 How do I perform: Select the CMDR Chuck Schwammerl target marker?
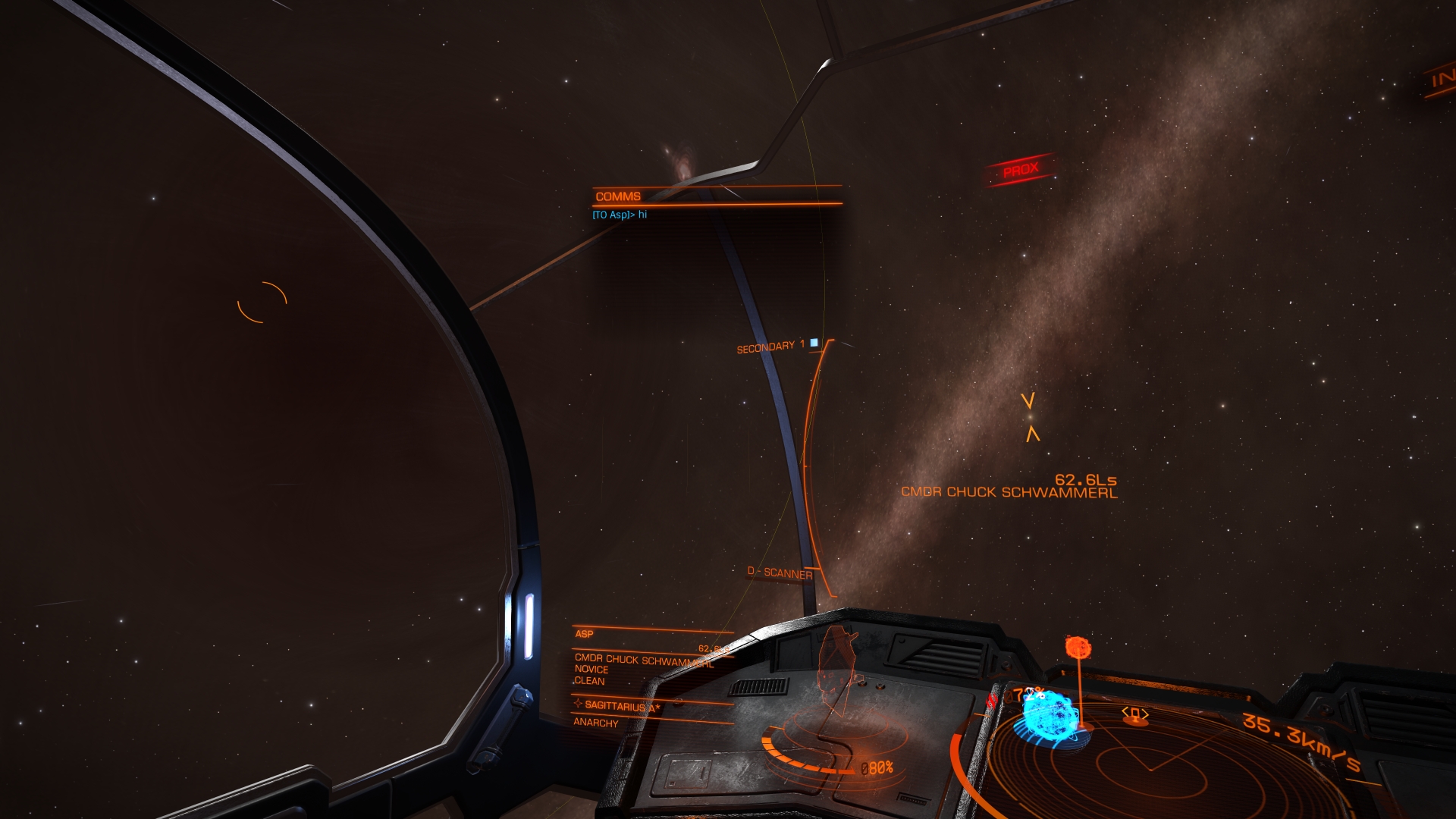tap(1030, 417)
